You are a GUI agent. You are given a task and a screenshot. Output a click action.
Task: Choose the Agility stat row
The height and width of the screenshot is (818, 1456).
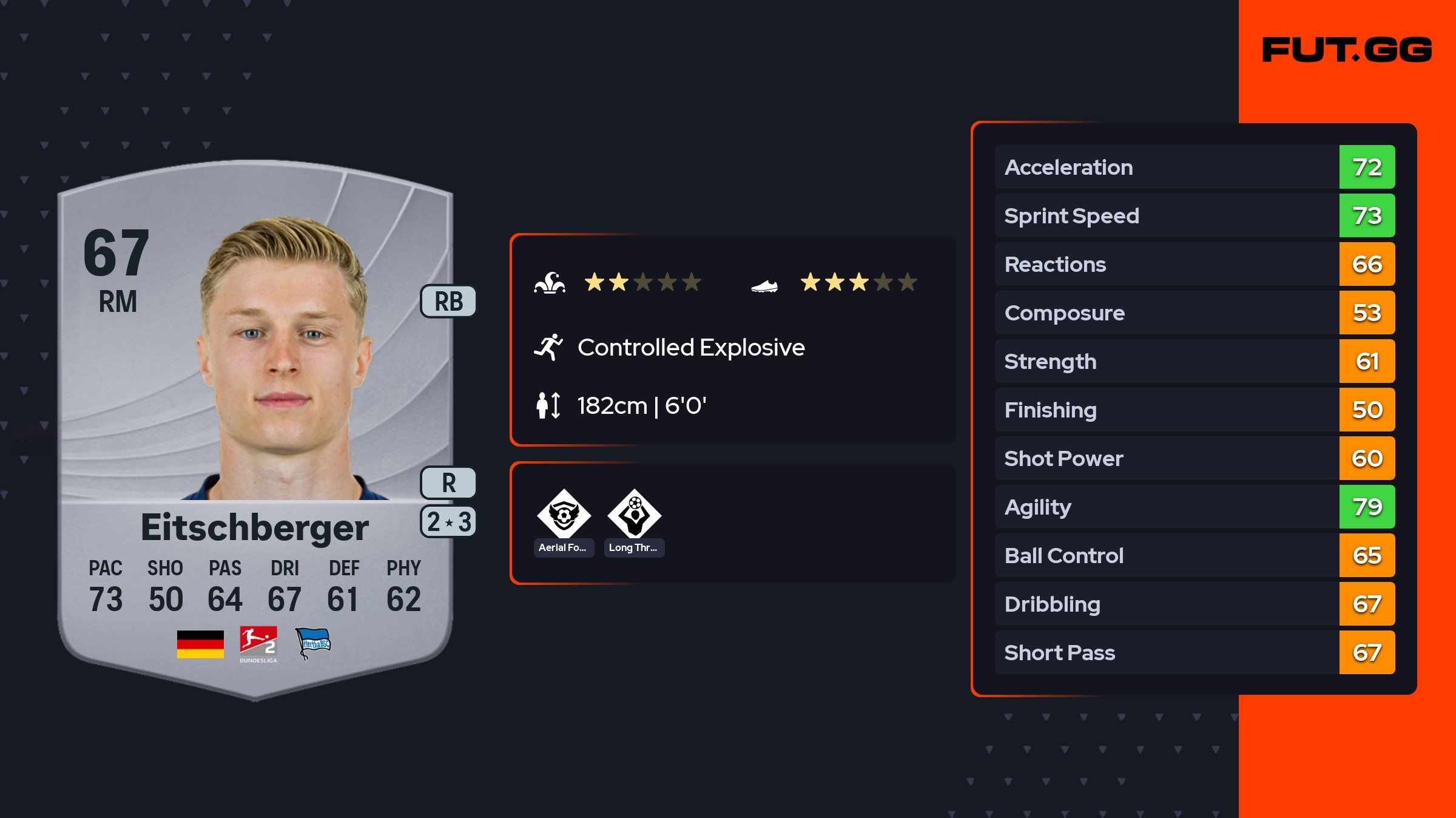[1195, 507]
